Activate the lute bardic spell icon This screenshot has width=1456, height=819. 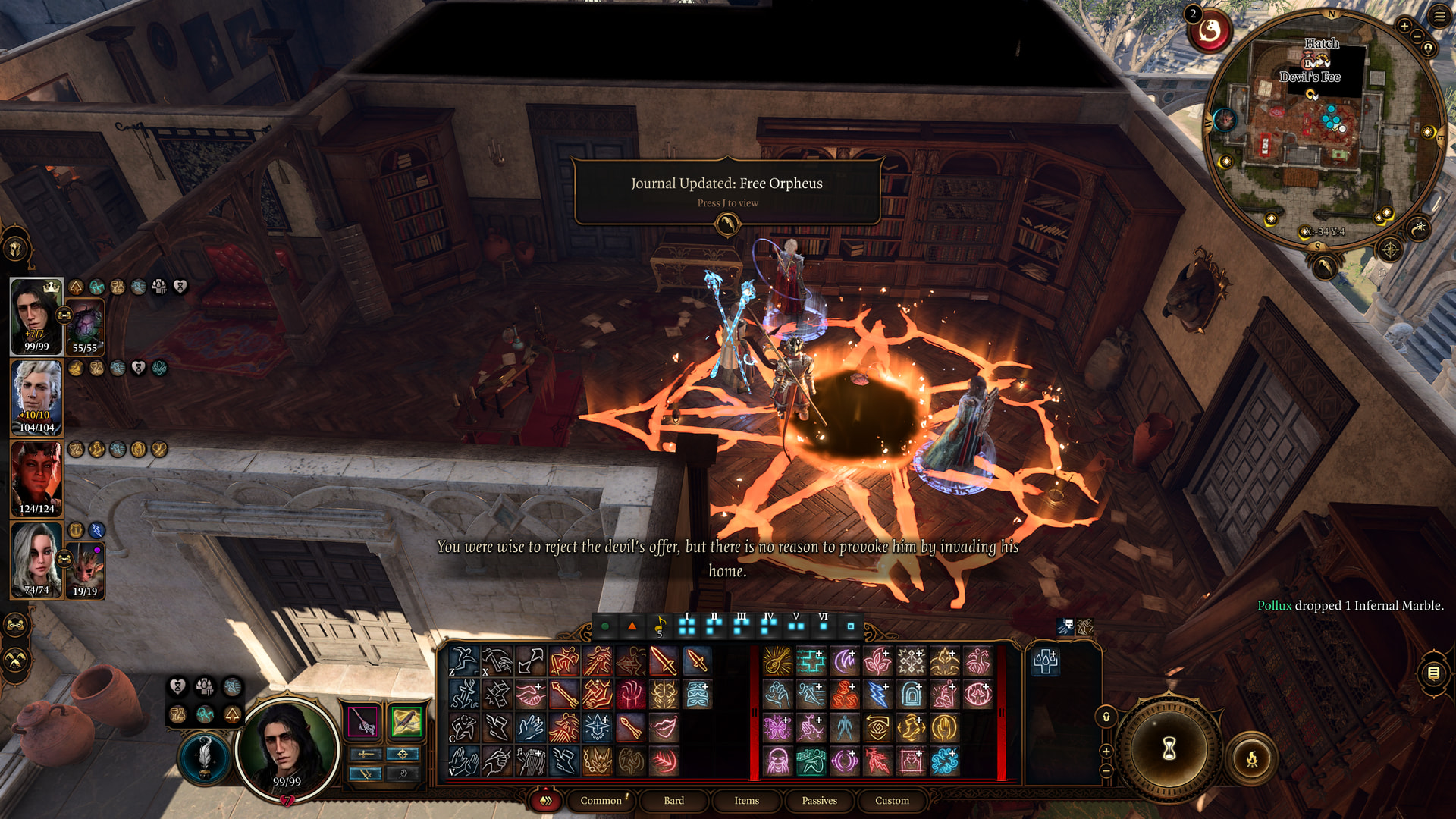click(777, 661)
